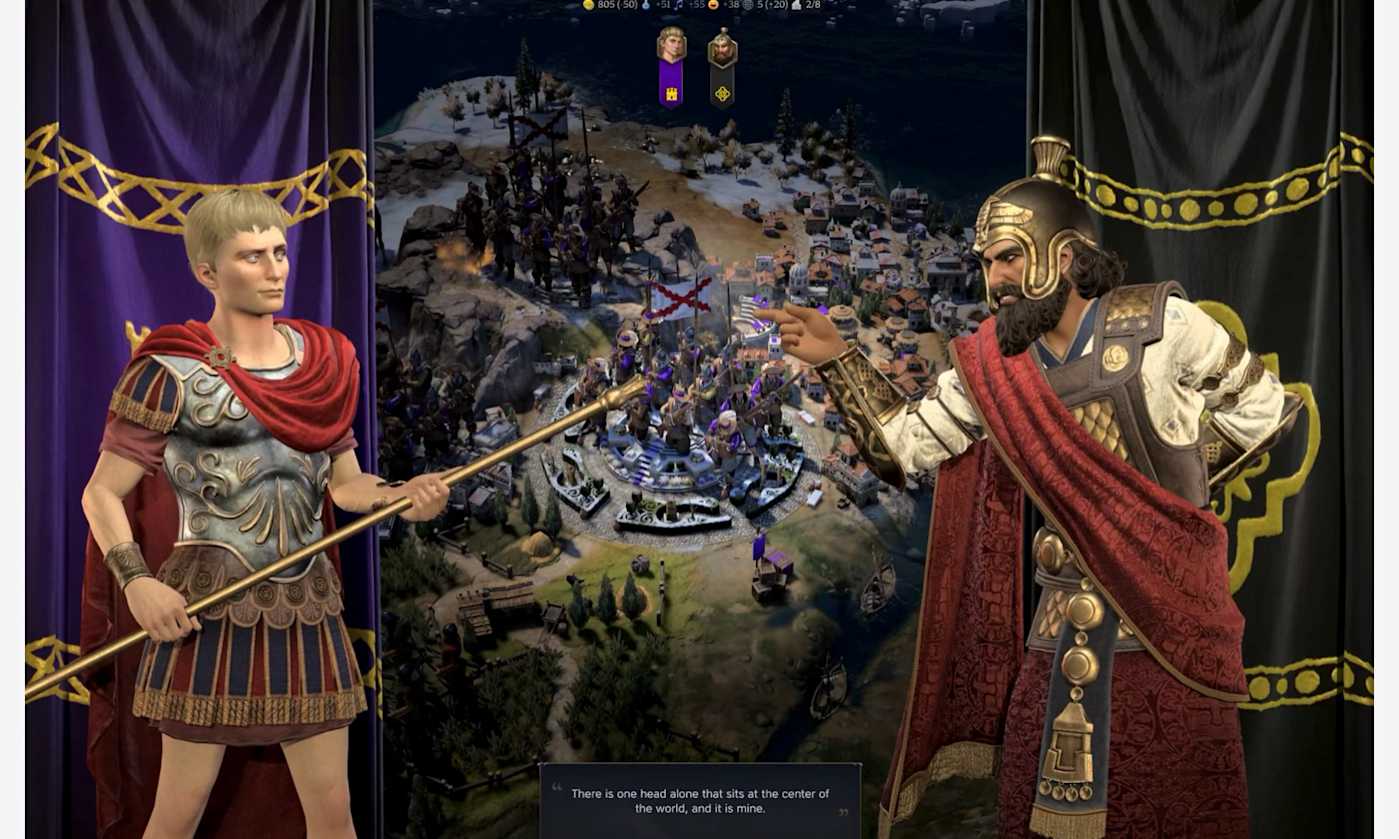
Task: Select the music note culture icon
Action: tap(678, 5)
